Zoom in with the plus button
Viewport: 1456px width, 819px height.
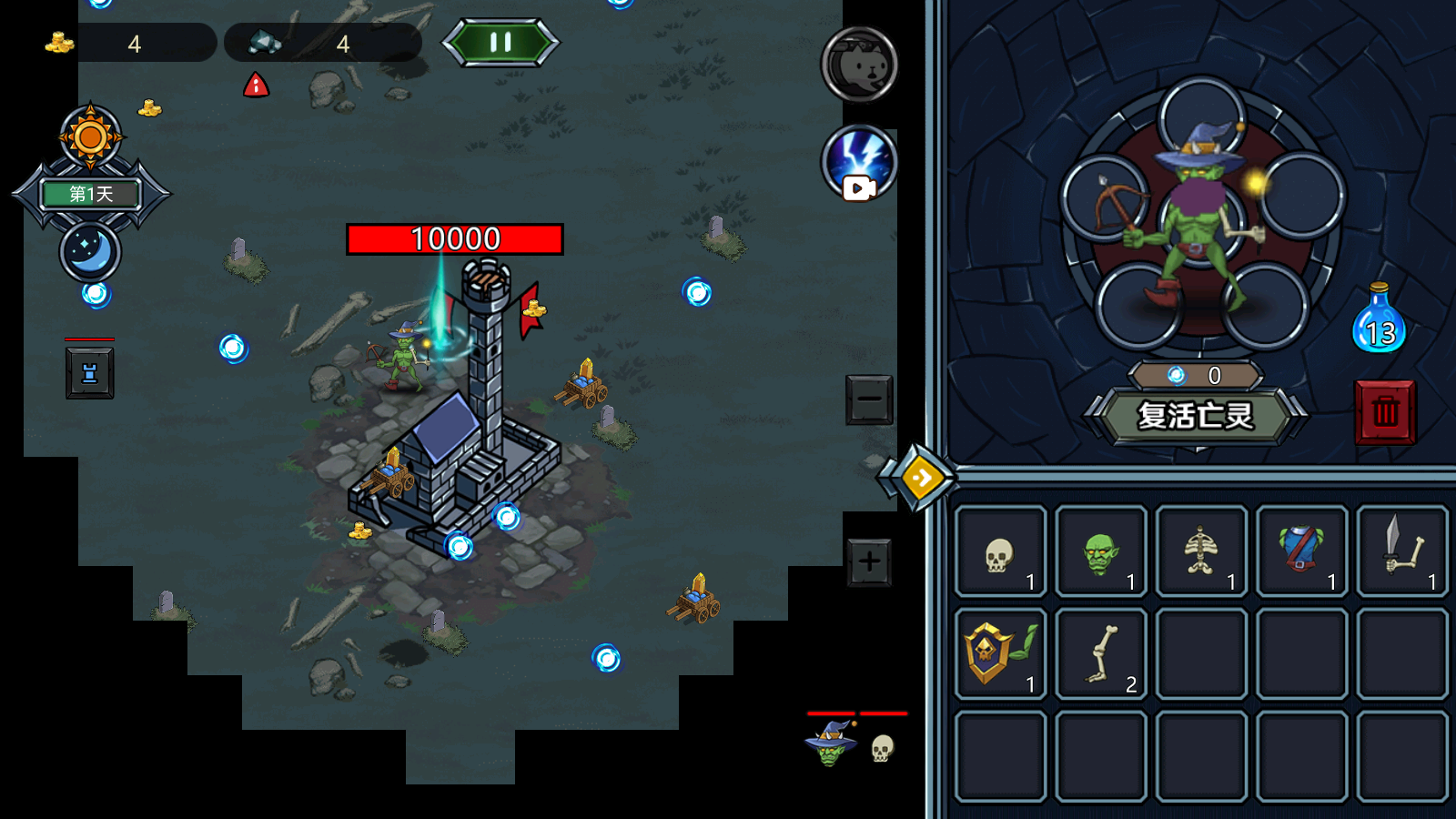pos(869,561)
